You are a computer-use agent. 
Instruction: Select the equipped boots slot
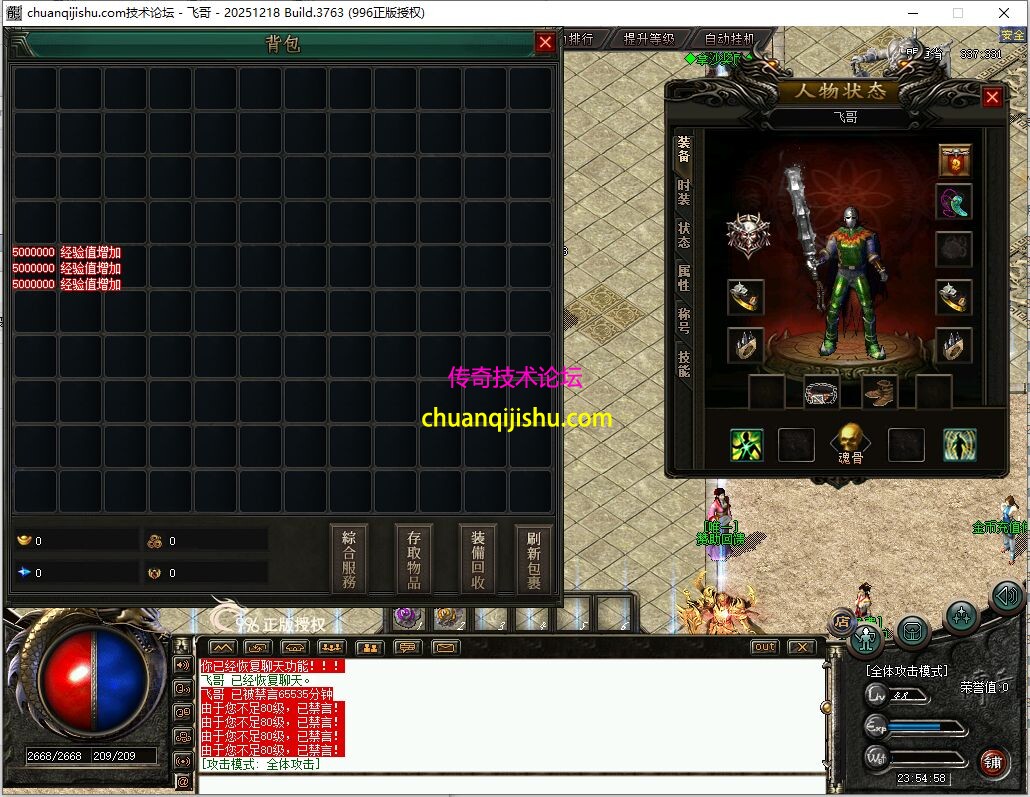pos(879,391)
